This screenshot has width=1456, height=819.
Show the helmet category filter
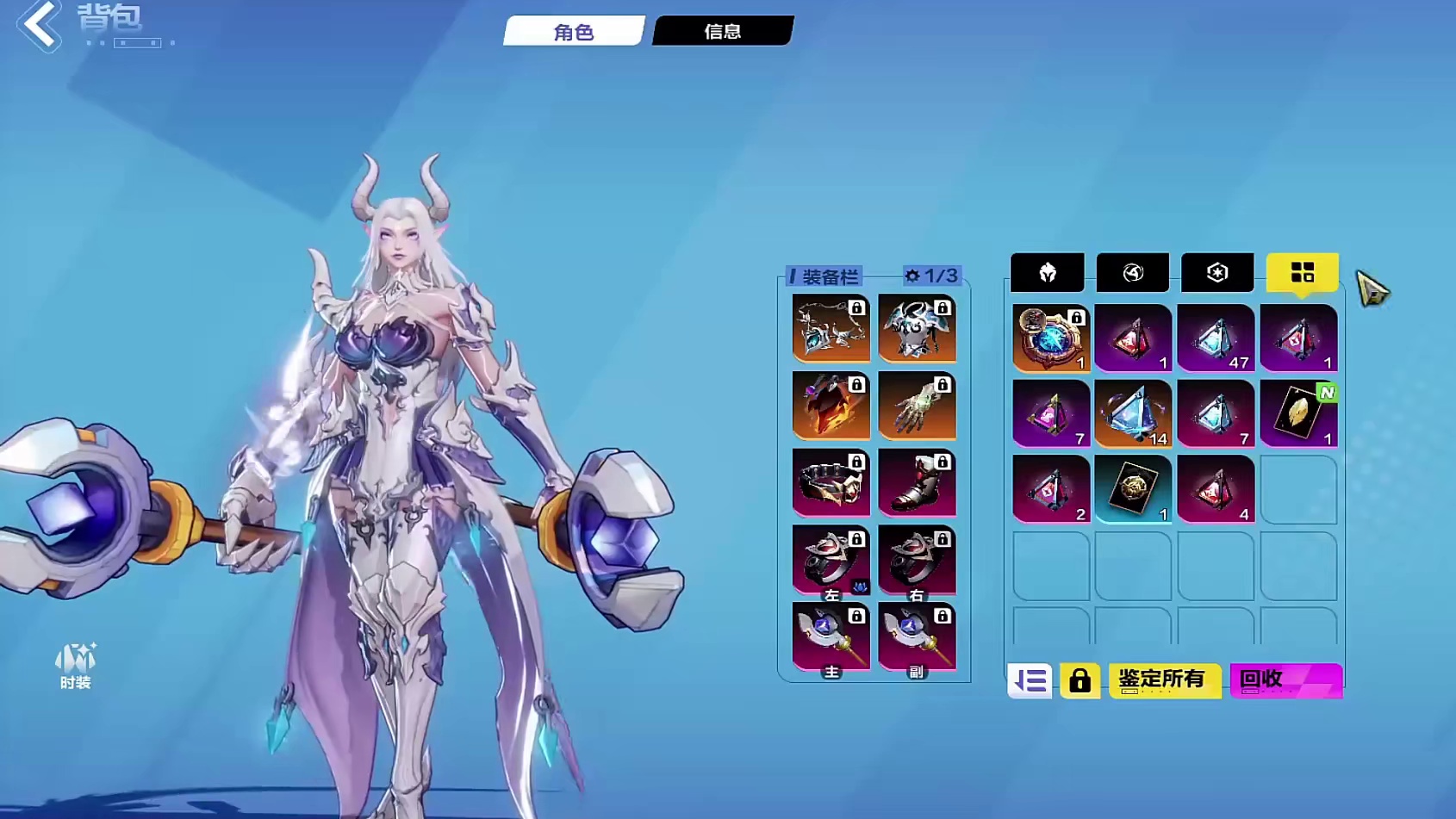pyautogui.click(x=1047, y=273)
